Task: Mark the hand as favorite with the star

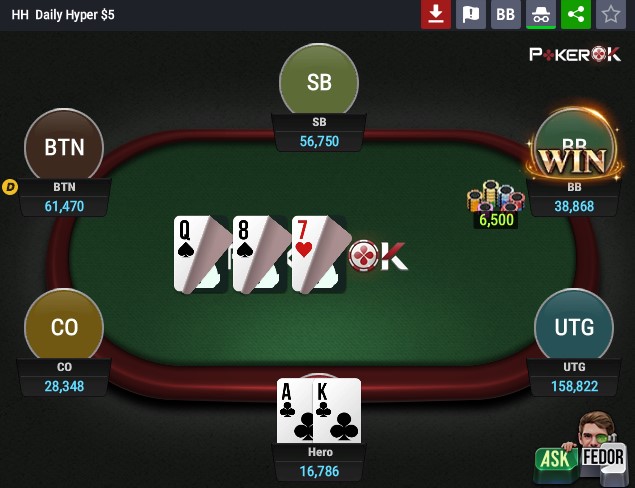Action: pyautogui.click(x=610, y=14)
